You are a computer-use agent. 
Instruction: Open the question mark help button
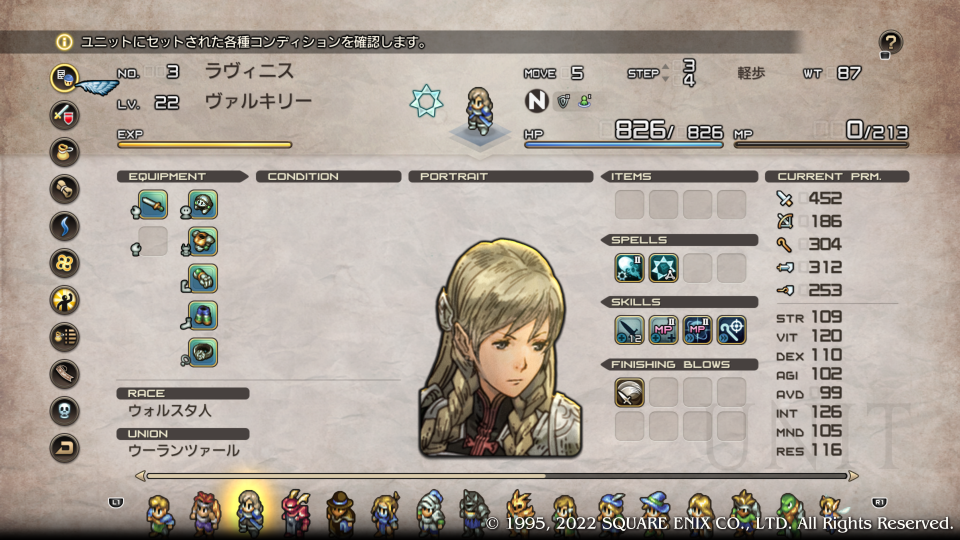890,43
